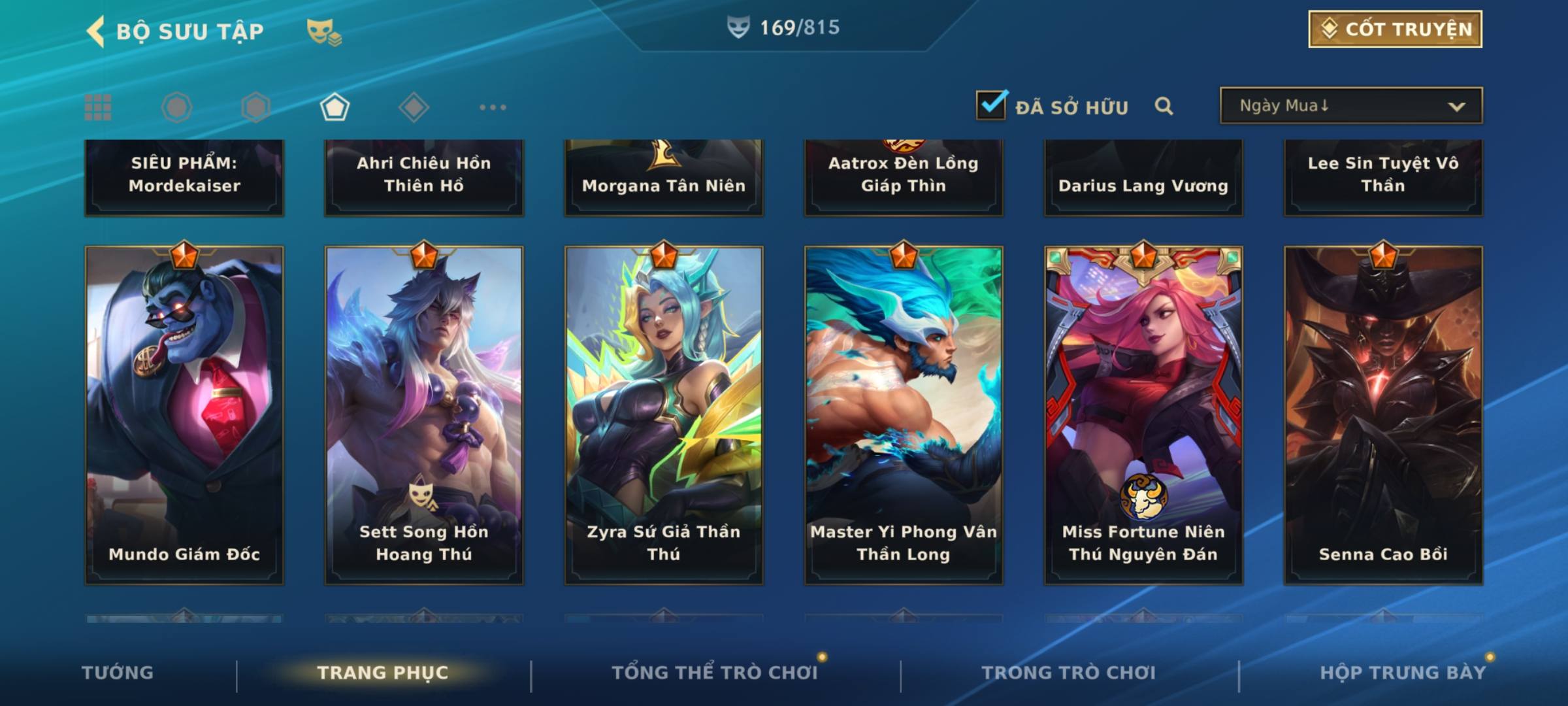Go back from Bộ Sưu Tập
Viewport: 1568px width, 706px height.
click(x=97, y=31)
